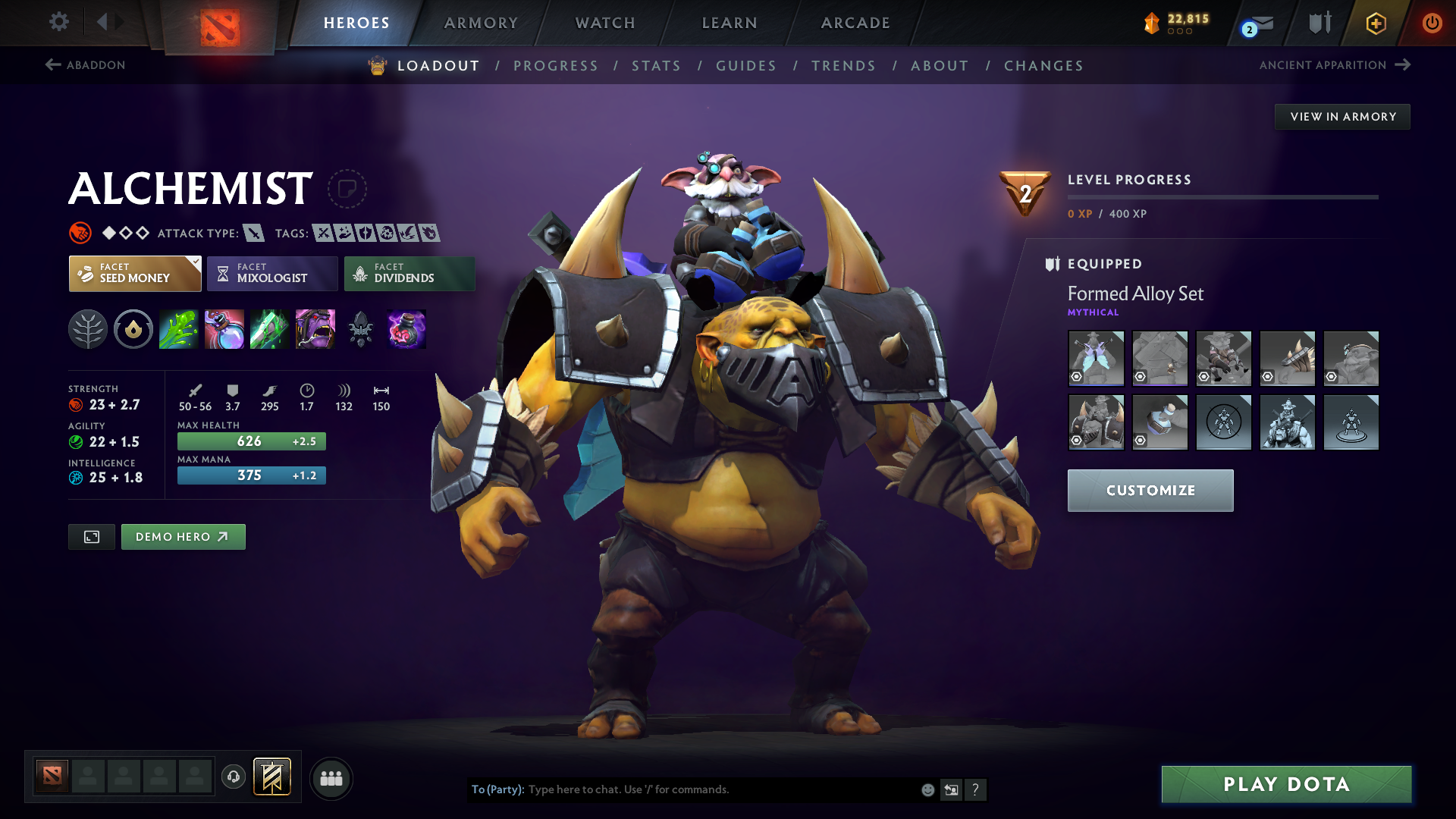
Task: Open the Unstable Concoction ability icon
Action: 224,329
